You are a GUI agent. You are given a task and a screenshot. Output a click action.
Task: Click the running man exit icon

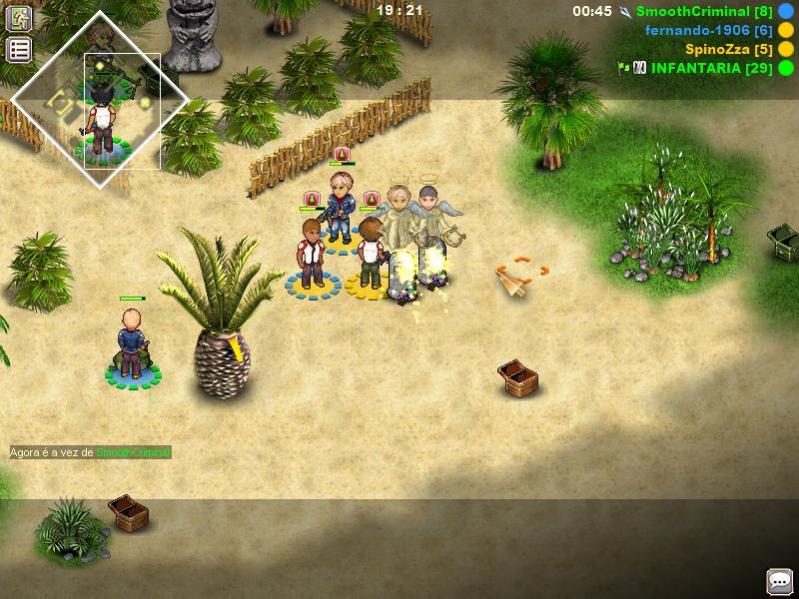19,18
